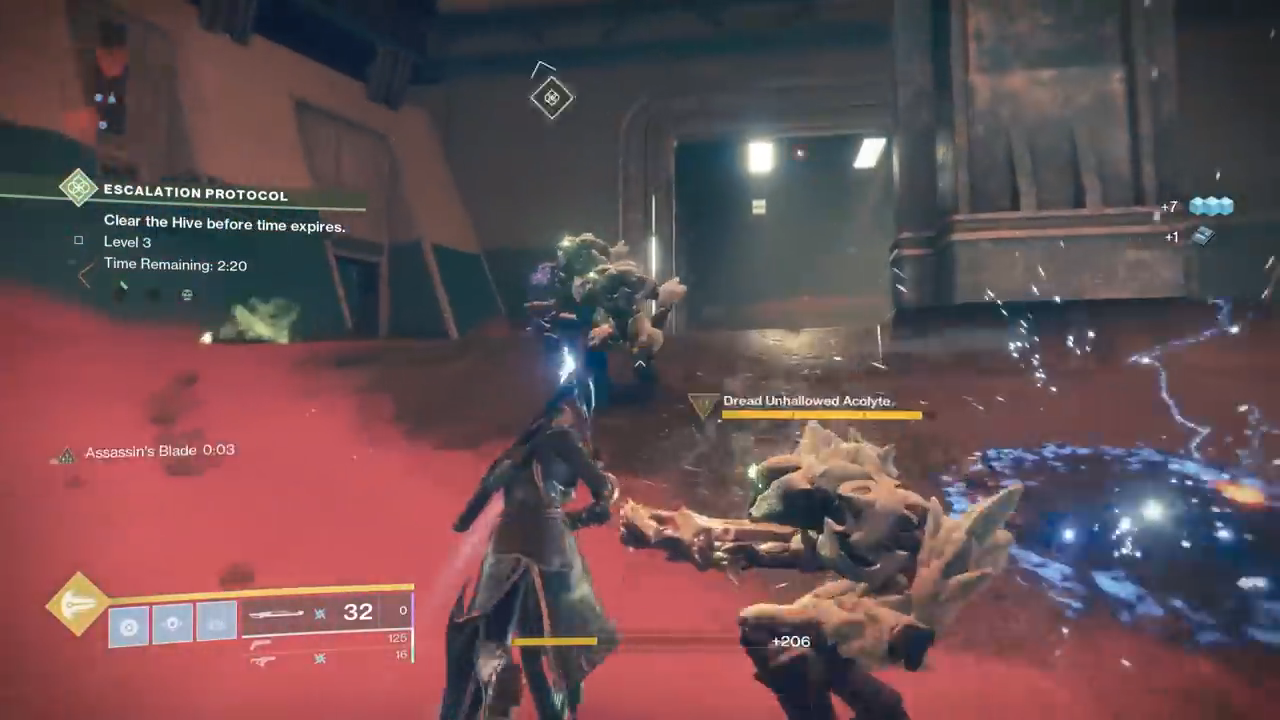Click the objective waypoint diamond marker
Viewport: 1280px width, 720px height.
(x=551, y=97)
